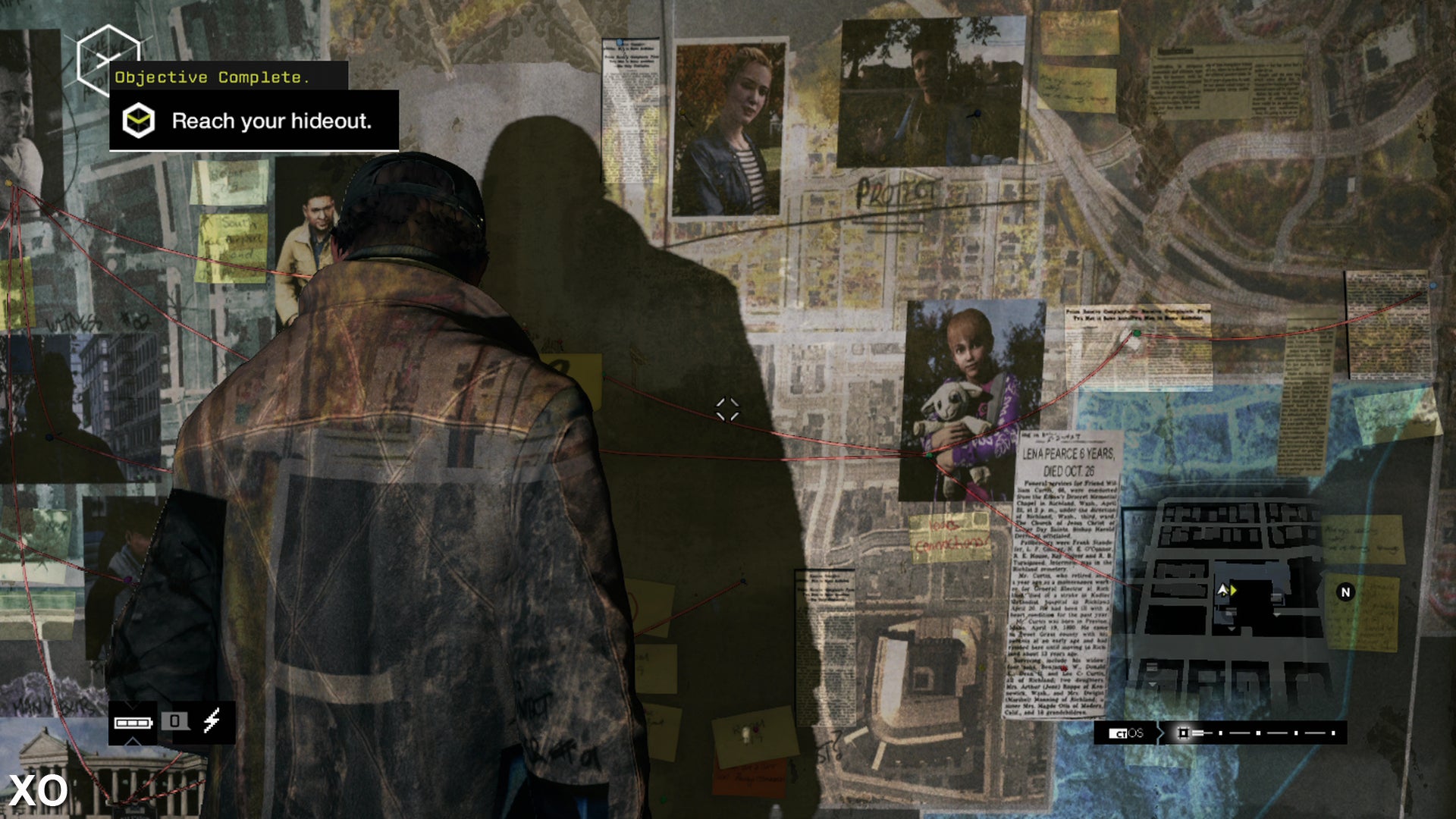The image size is (1456, 819).
Task: Select the objective box icon next to hideout text
Action: click(138, 120)
